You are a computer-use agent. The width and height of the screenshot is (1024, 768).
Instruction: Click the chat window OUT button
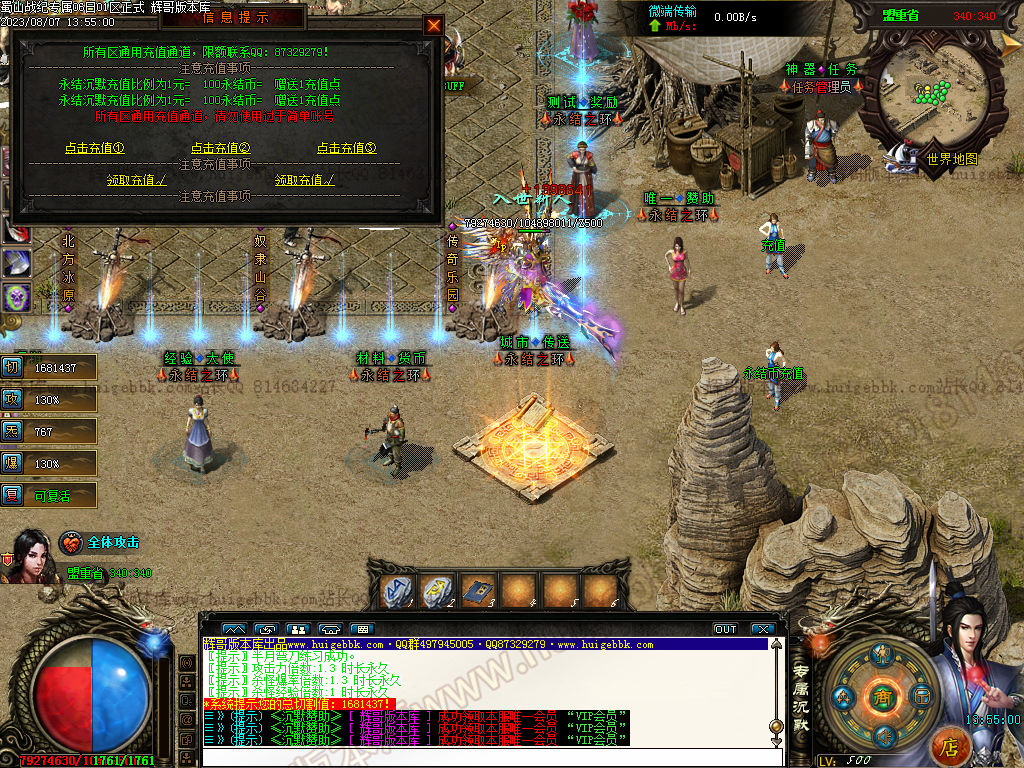(725, 629)
